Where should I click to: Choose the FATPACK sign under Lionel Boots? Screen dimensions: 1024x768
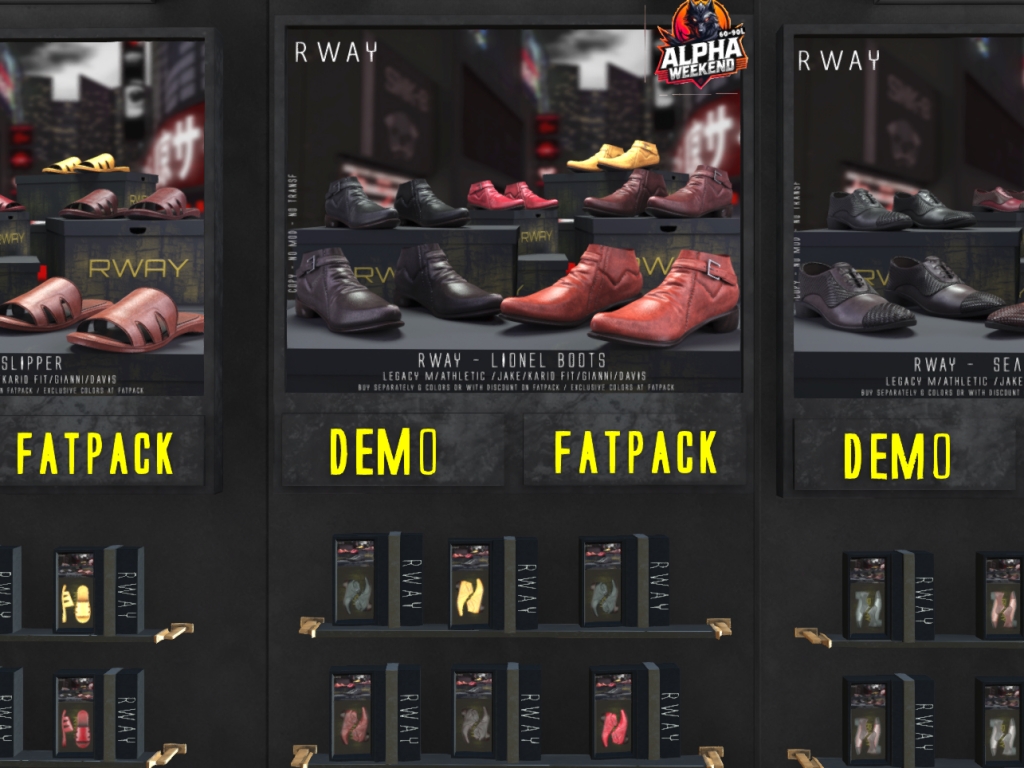pyautogui.click(x=636, y=452)
